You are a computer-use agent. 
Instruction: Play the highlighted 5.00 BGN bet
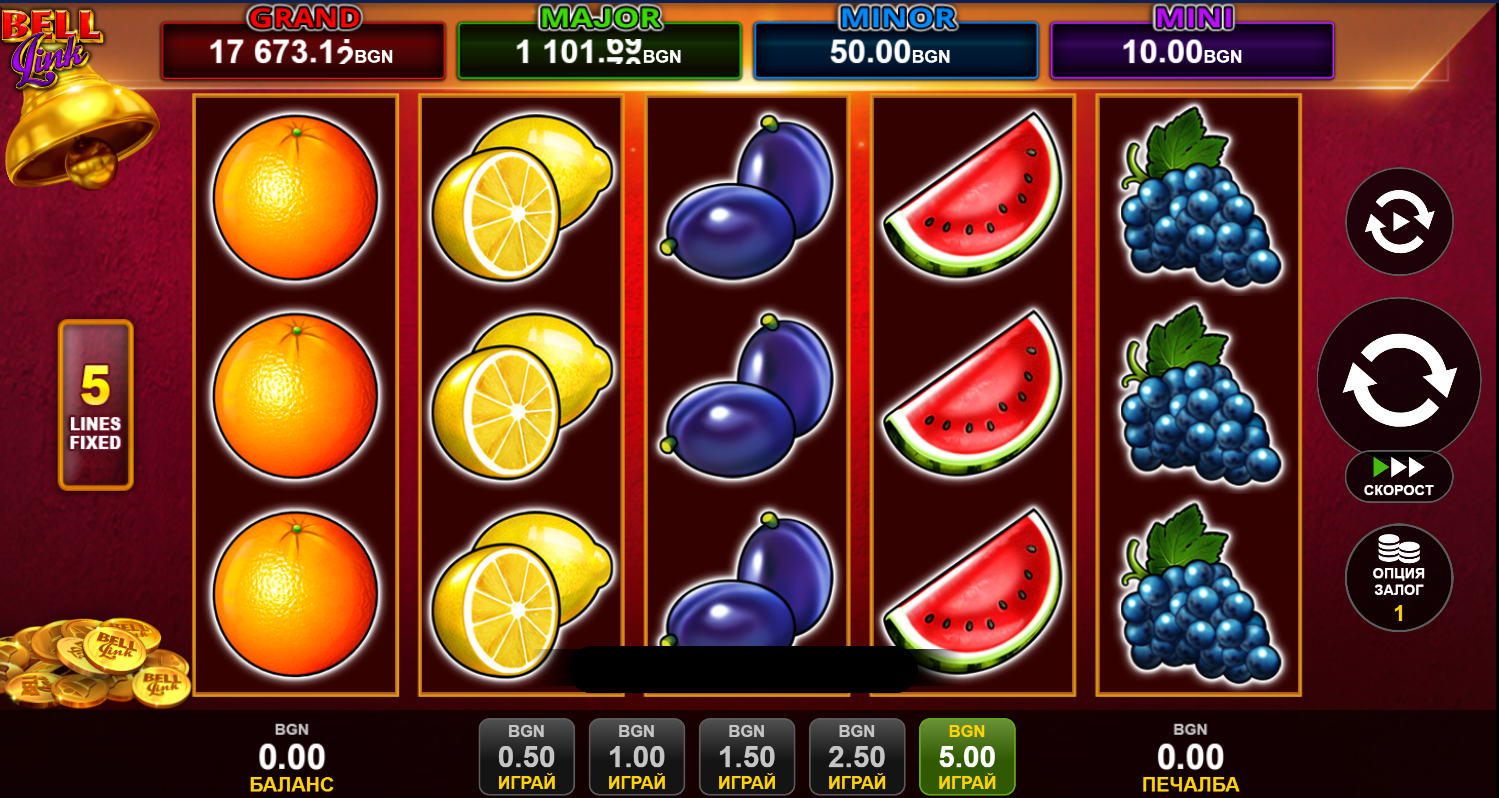coord(967,758)
